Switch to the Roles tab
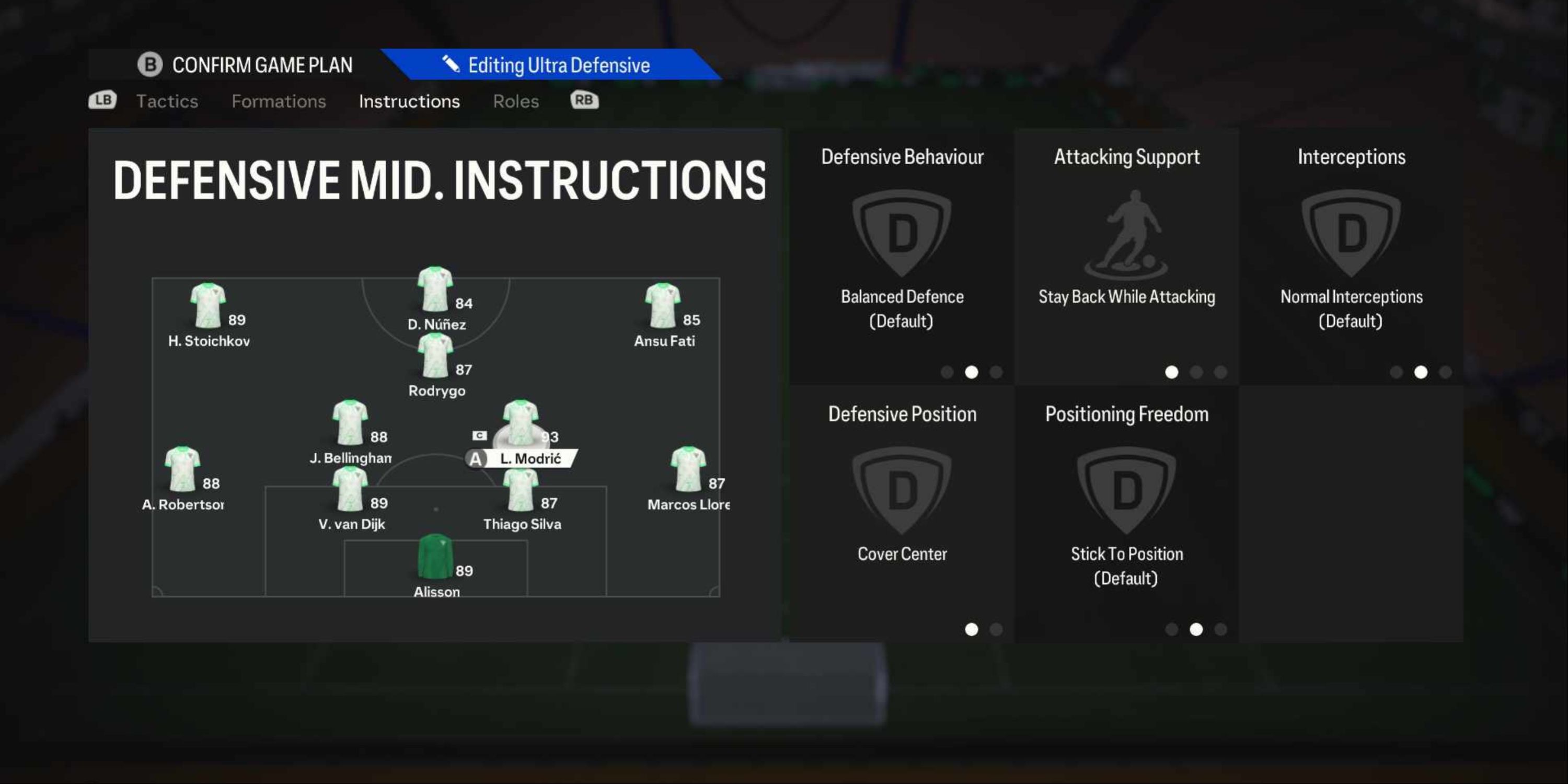Viewport: 1568px width, 784px height. tap(515, 101)
